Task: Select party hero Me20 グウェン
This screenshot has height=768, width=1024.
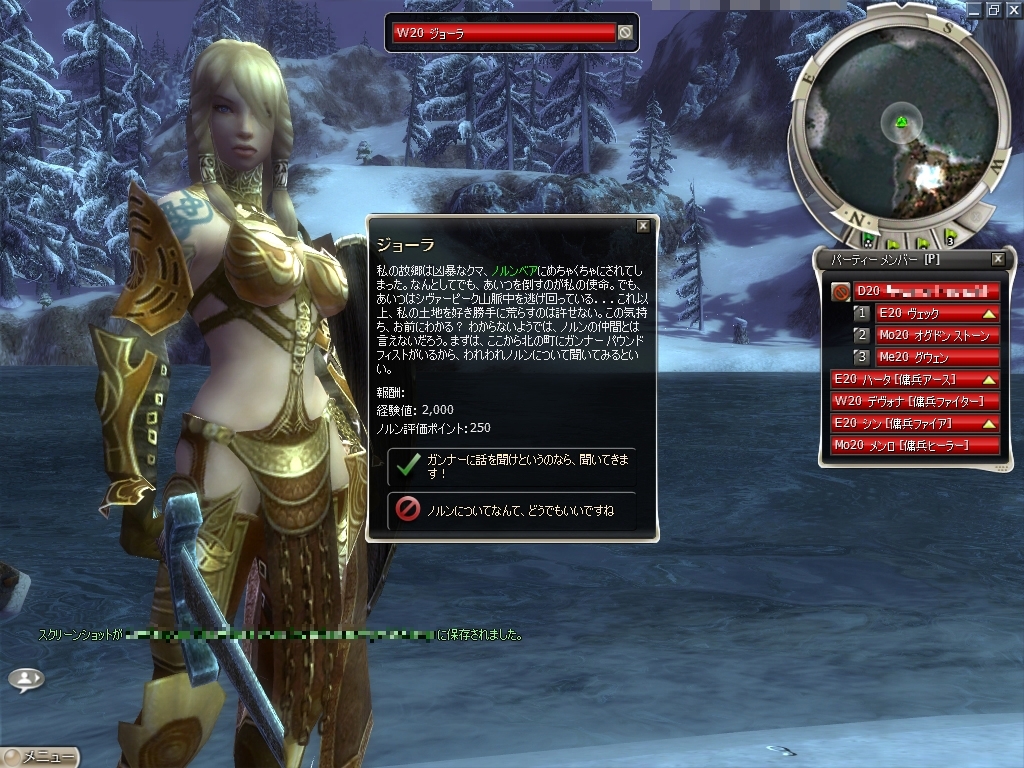Action: click(938, 357)
